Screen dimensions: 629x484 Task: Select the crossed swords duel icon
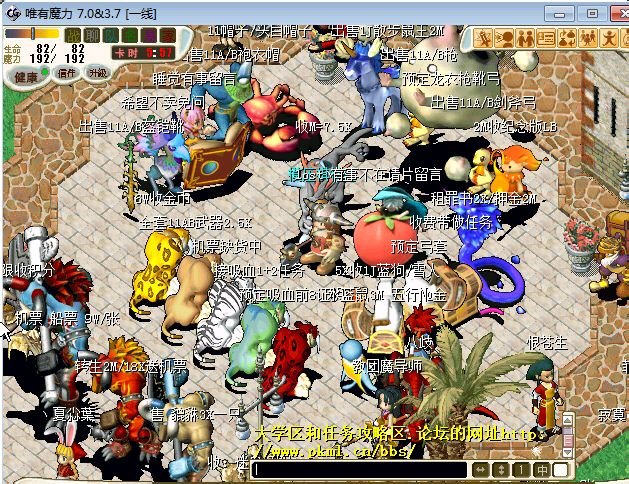pyautogui.click(x=485, y=38)
